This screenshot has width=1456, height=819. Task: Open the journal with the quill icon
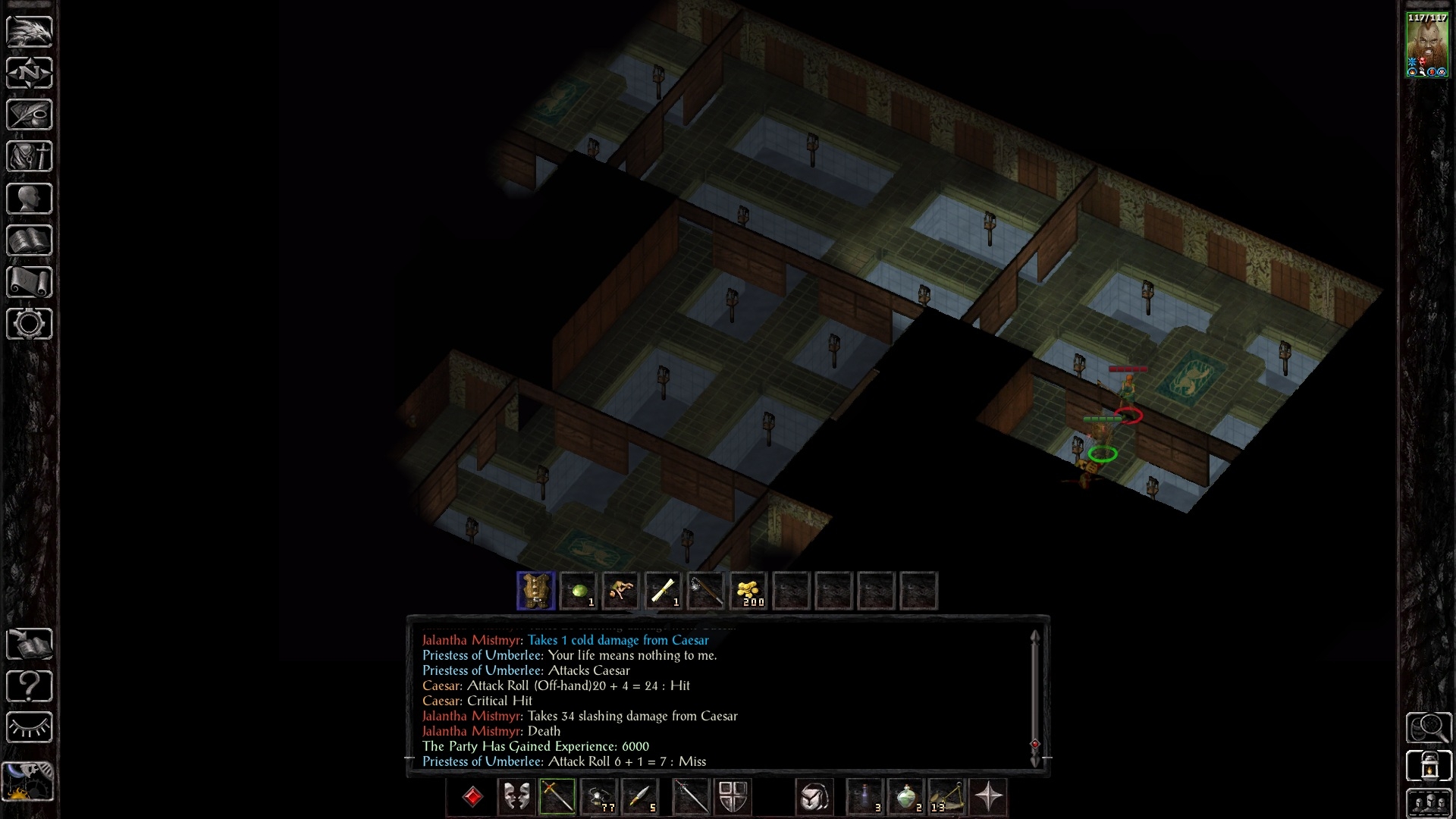coord(30,115)
